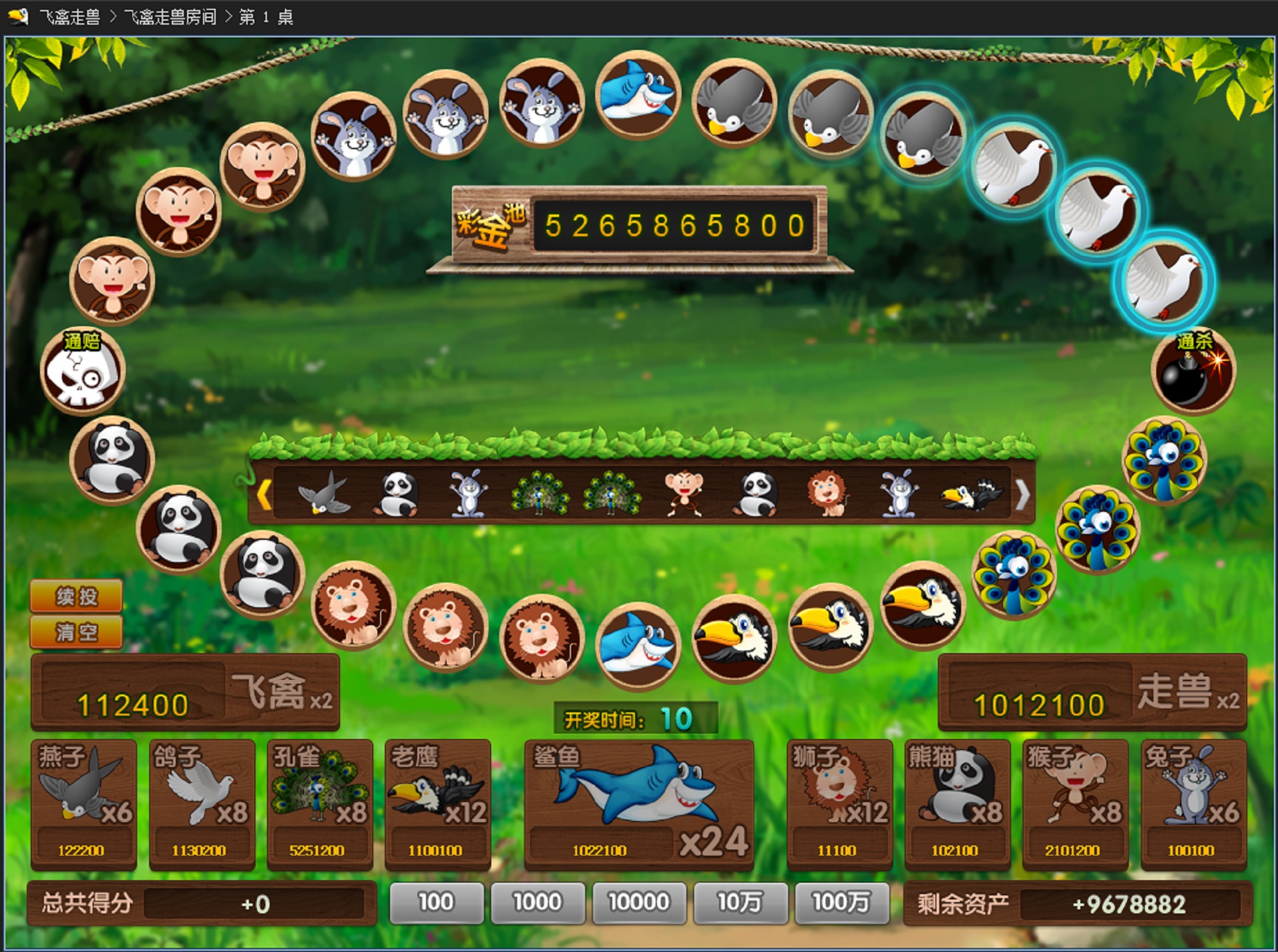Image resolution: width=1278 pixels, height=952 pixels.
Task: Show earlier results with the left history arrow
Action: [264, 495]
